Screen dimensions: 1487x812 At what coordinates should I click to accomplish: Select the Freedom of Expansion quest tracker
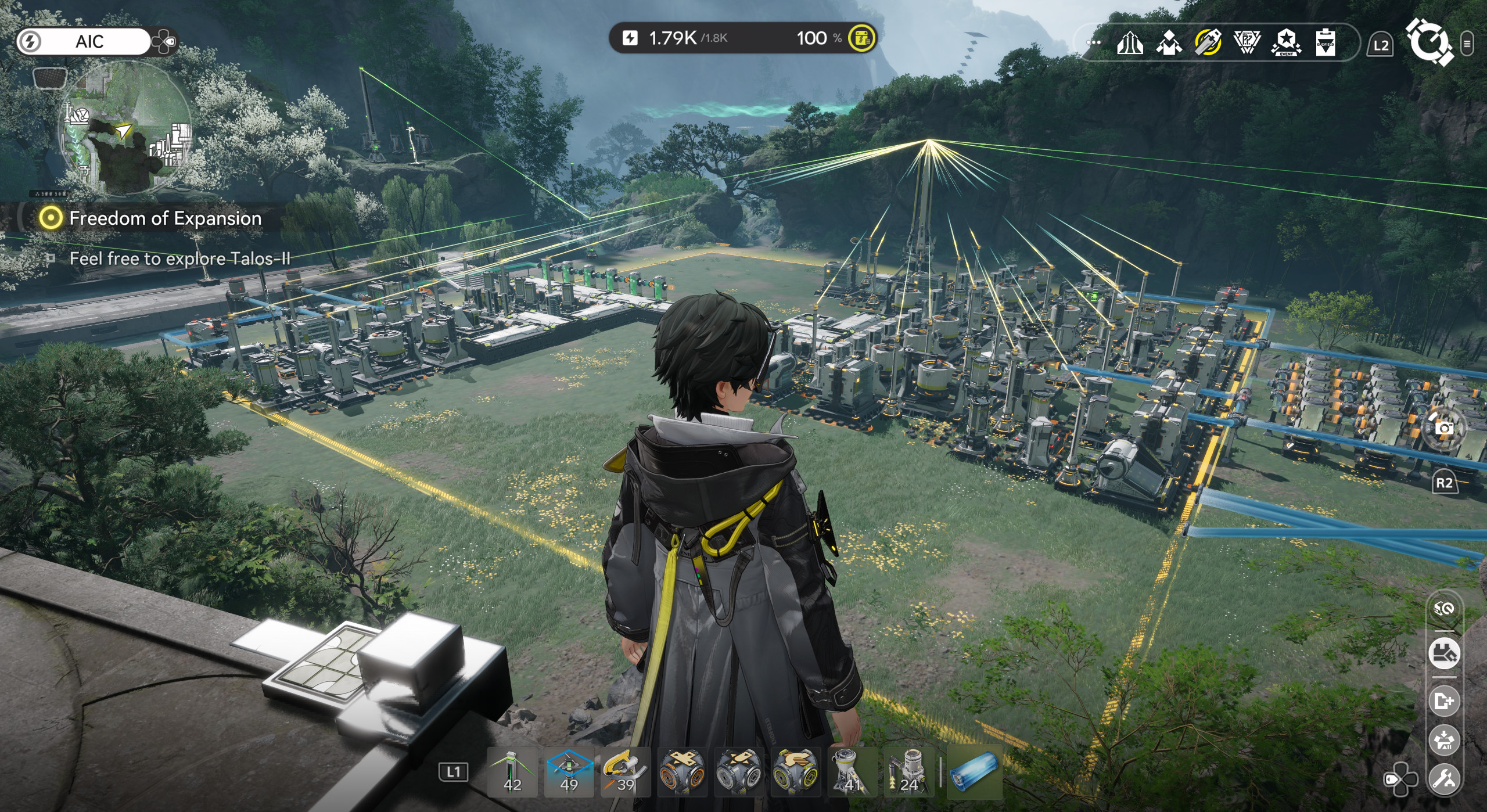pos(165,218)
